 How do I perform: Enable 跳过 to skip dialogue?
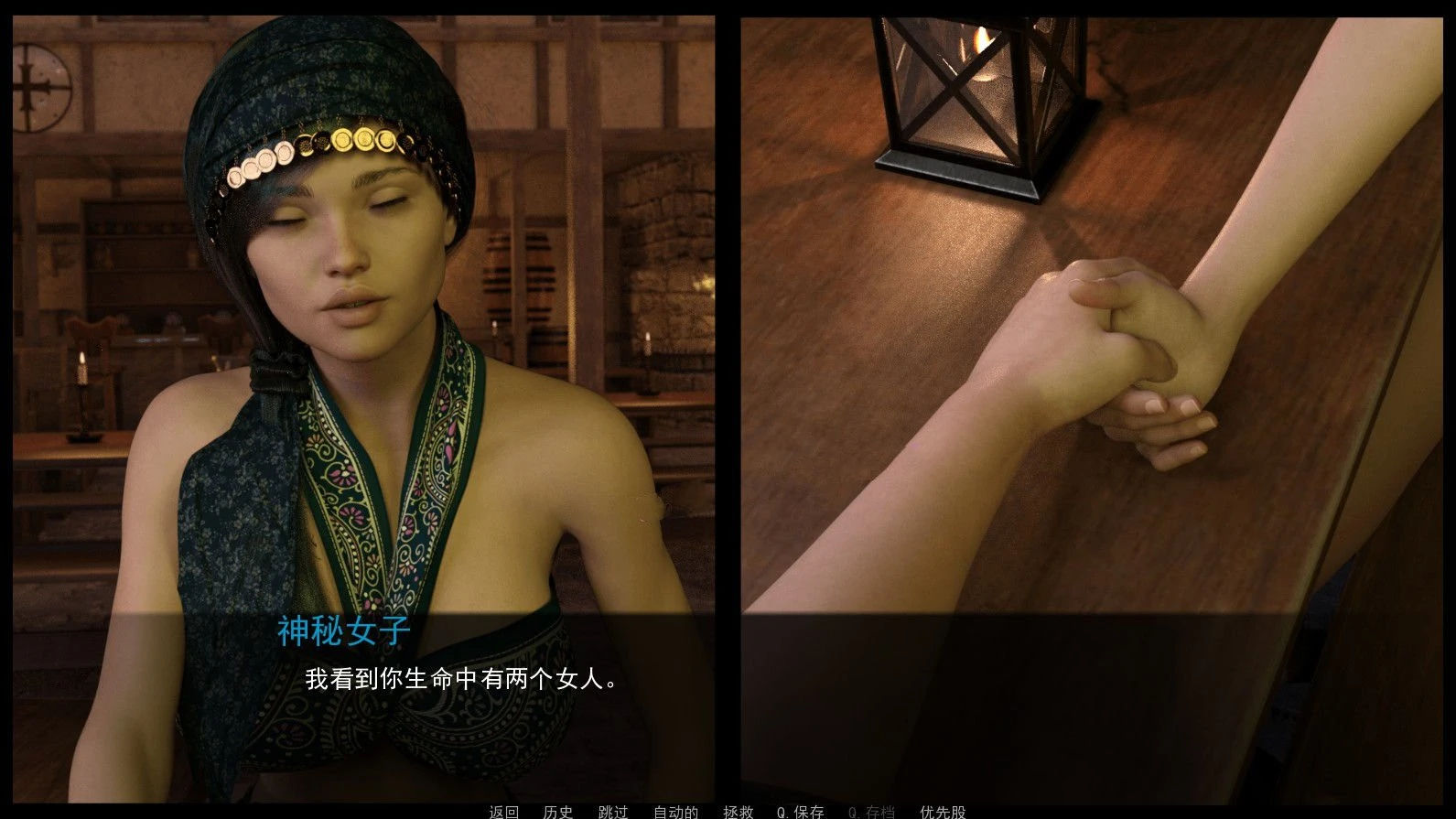click(x=611, y=811)
